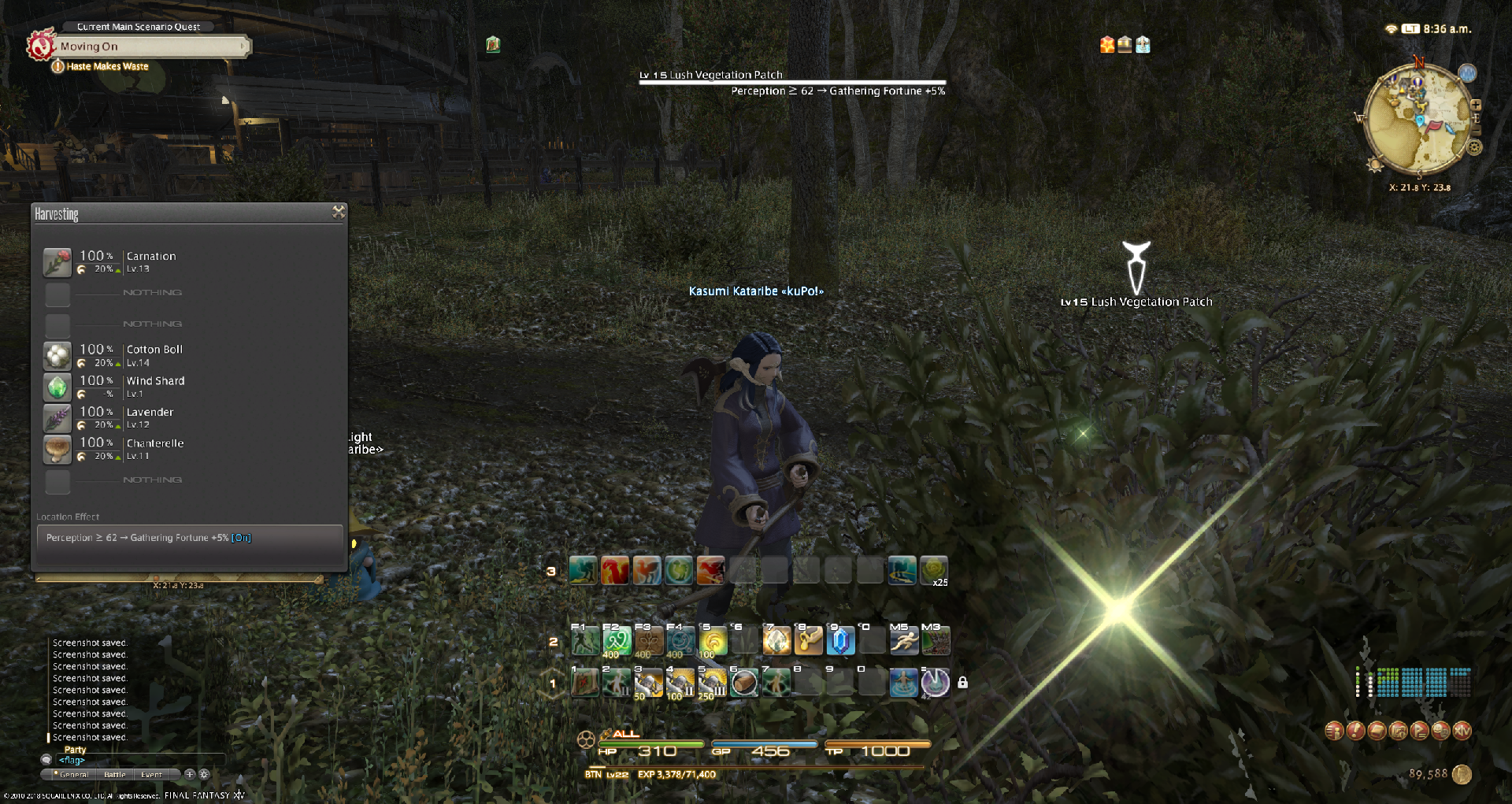The image size is (1512, 804).
Task: Toggle the hotbar lock padlock
Action: coord(962,683)
